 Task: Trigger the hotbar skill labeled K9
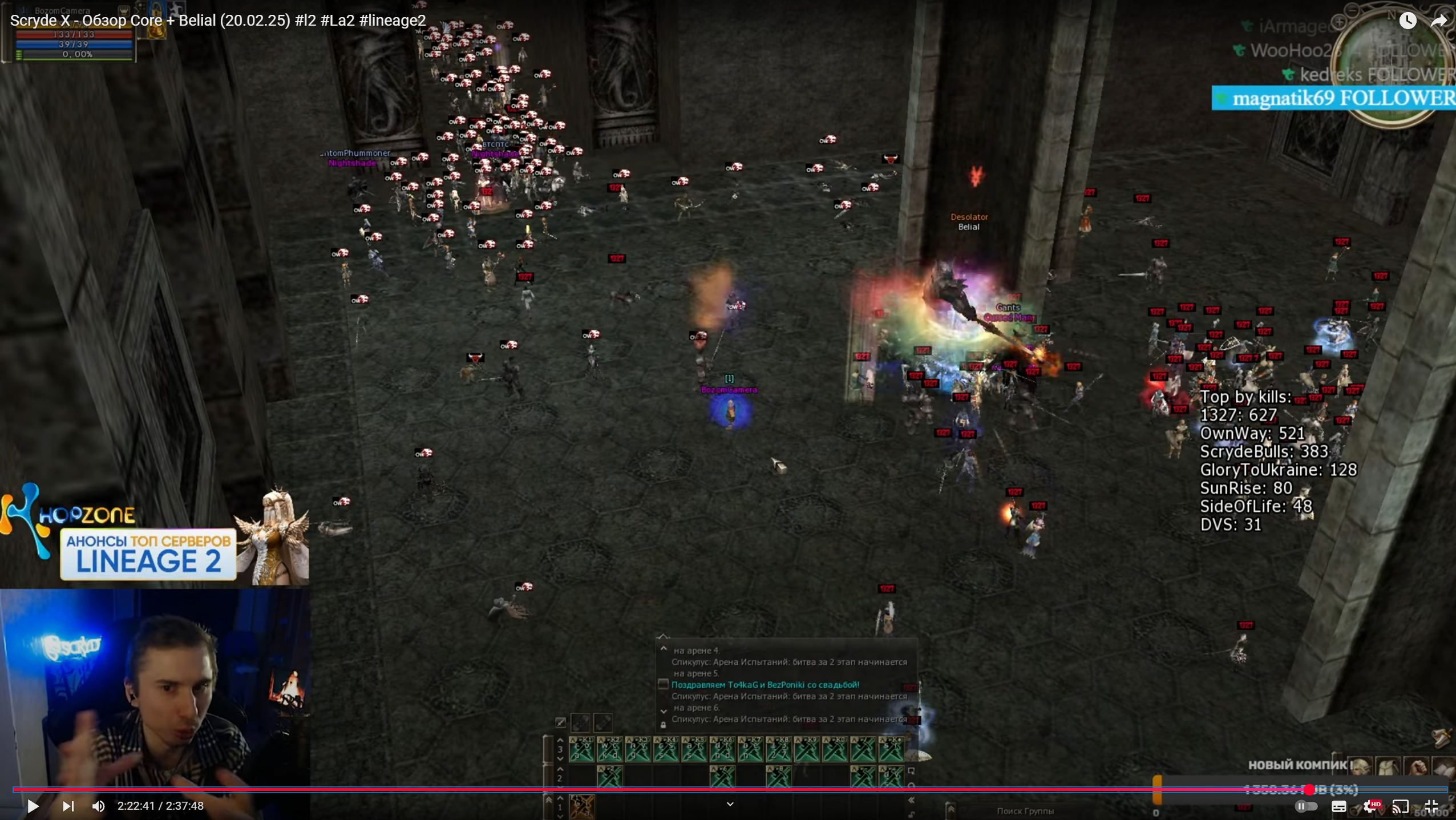point(807,749)
